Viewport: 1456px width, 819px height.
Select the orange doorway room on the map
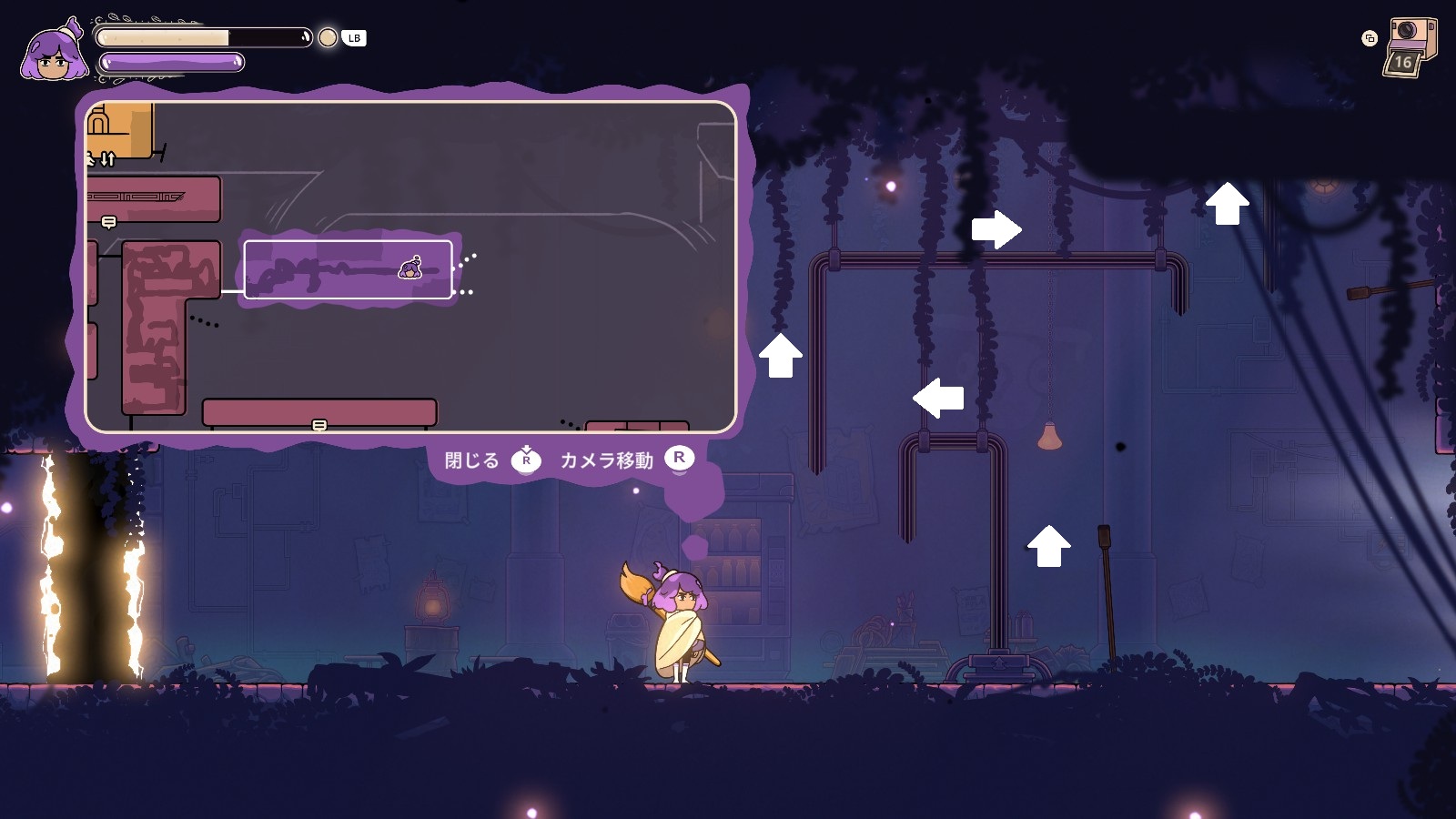[119, 129]
